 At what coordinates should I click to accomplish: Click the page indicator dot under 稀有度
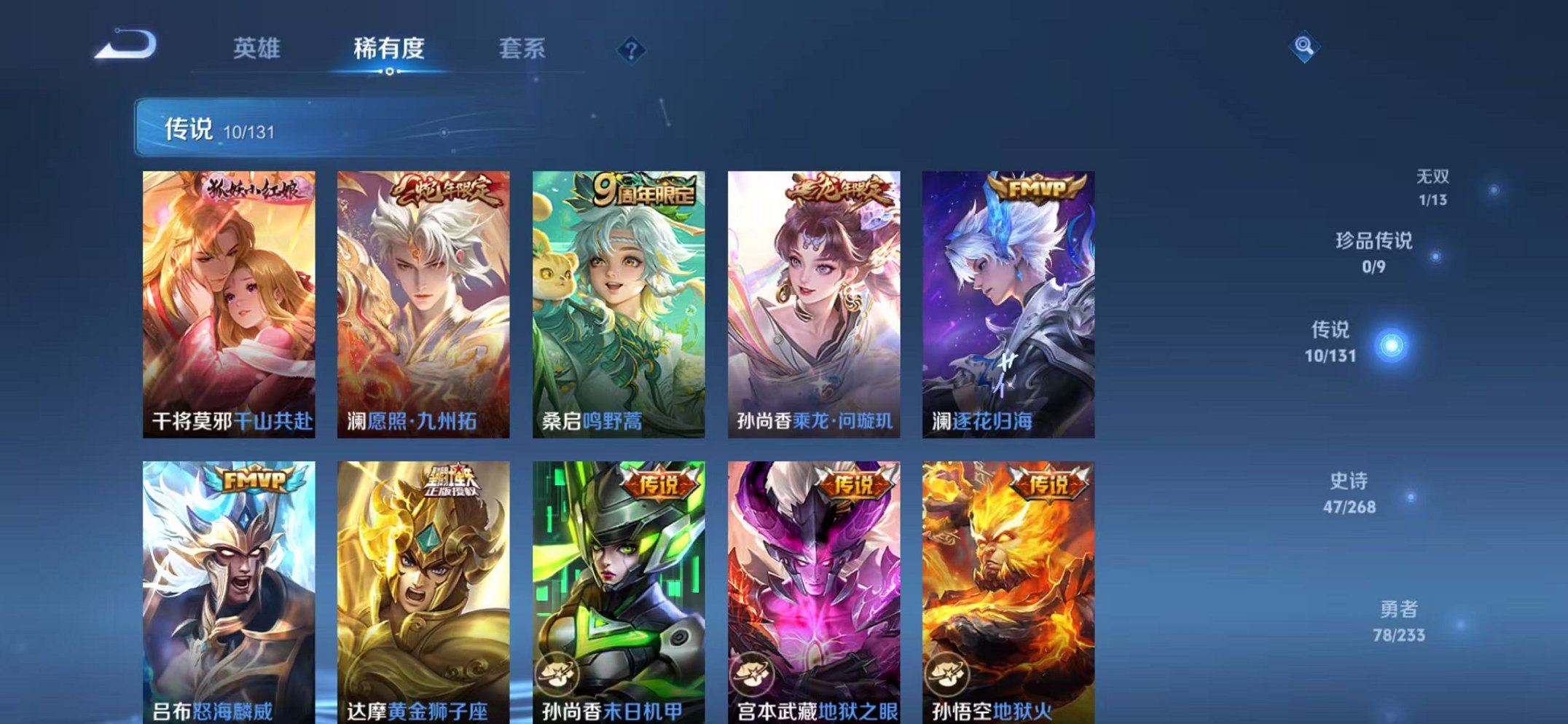point(390,71)
